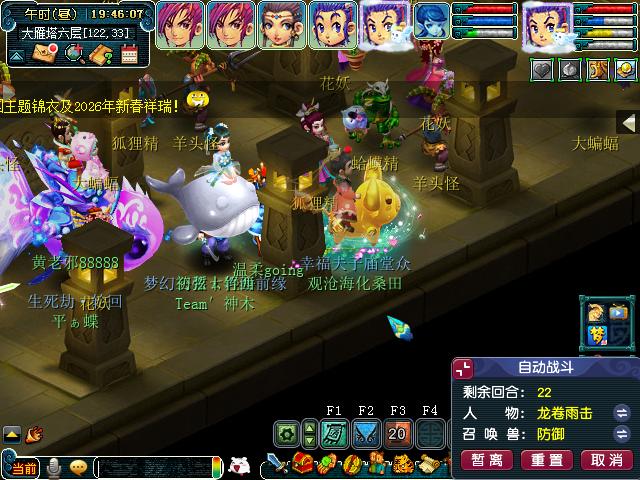Activate the F1 hotkey skill slot

[x=334, y=434]
